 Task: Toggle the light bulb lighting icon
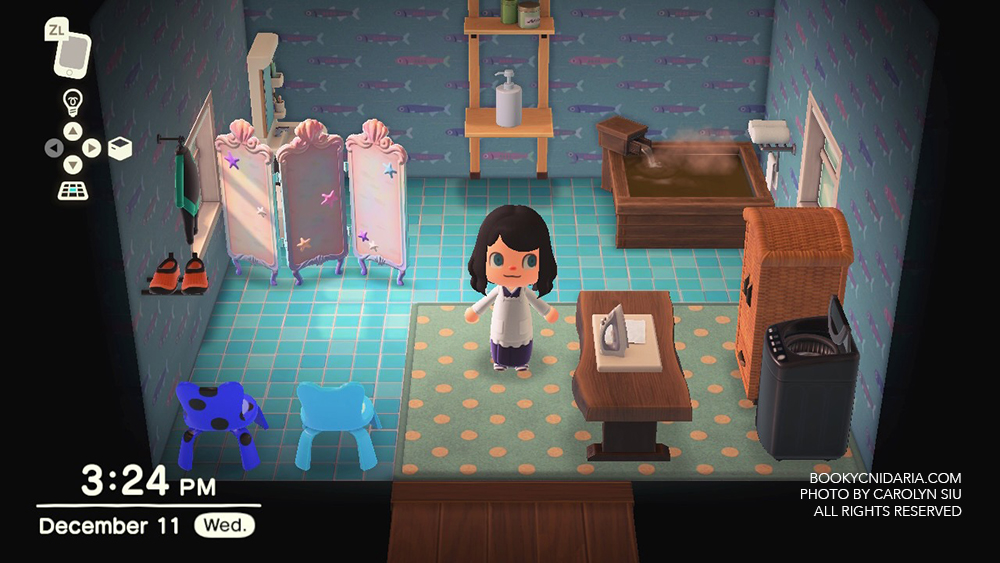point(72,100)
